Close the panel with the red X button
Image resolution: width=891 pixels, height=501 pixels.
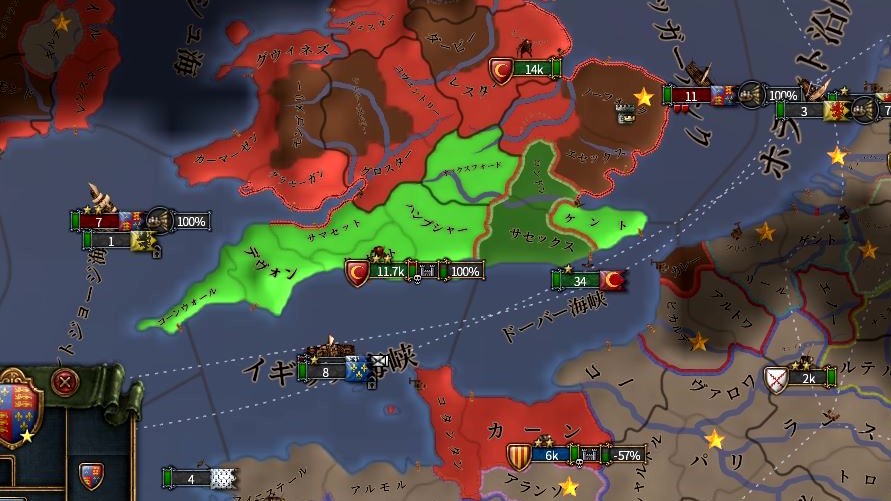[x=66, y=382]
